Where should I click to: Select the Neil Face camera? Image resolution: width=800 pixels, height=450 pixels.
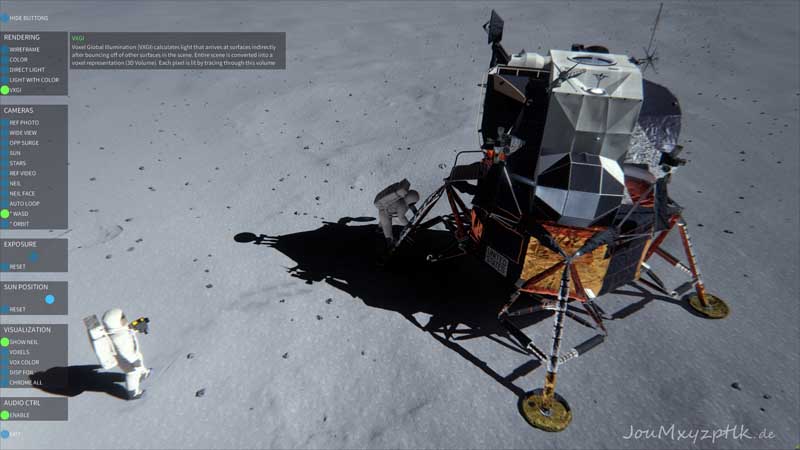click(x=5, y=193)
